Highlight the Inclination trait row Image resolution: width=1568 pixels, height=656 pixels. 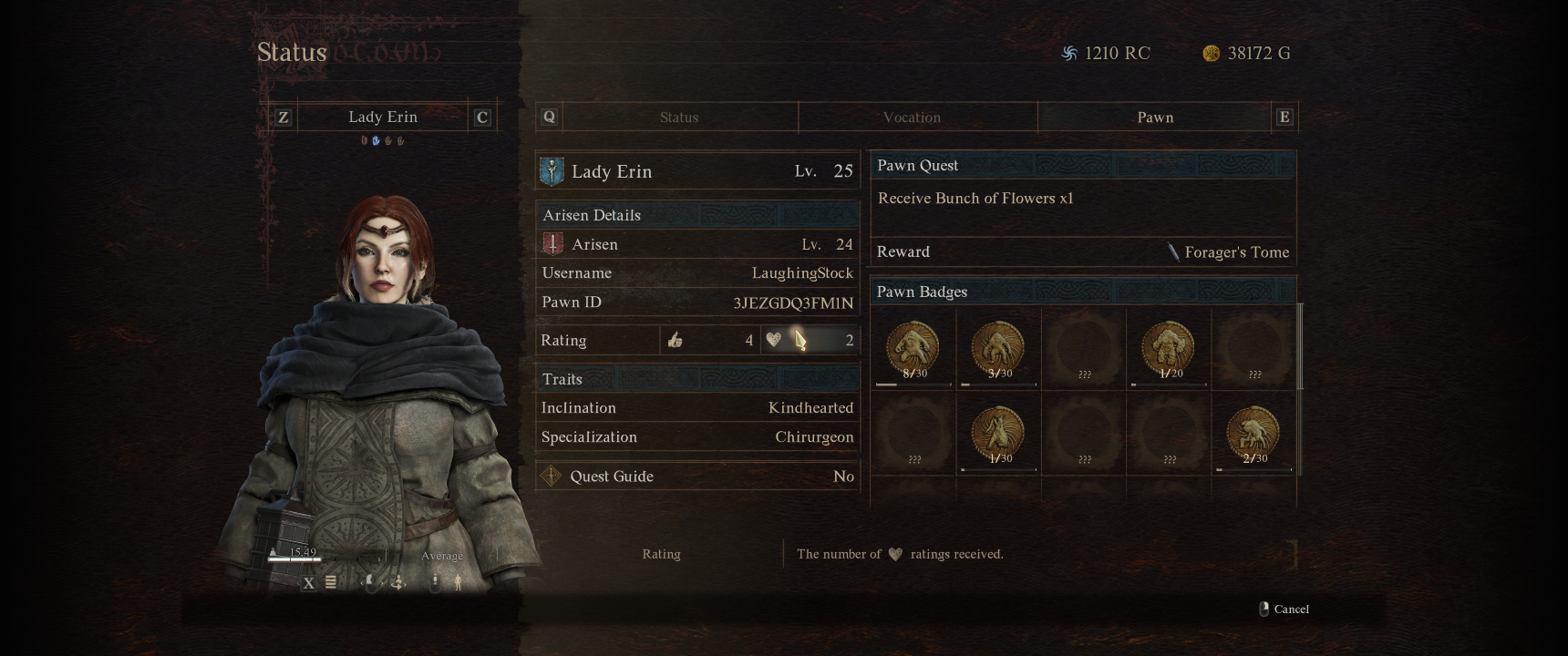(697, 408)
